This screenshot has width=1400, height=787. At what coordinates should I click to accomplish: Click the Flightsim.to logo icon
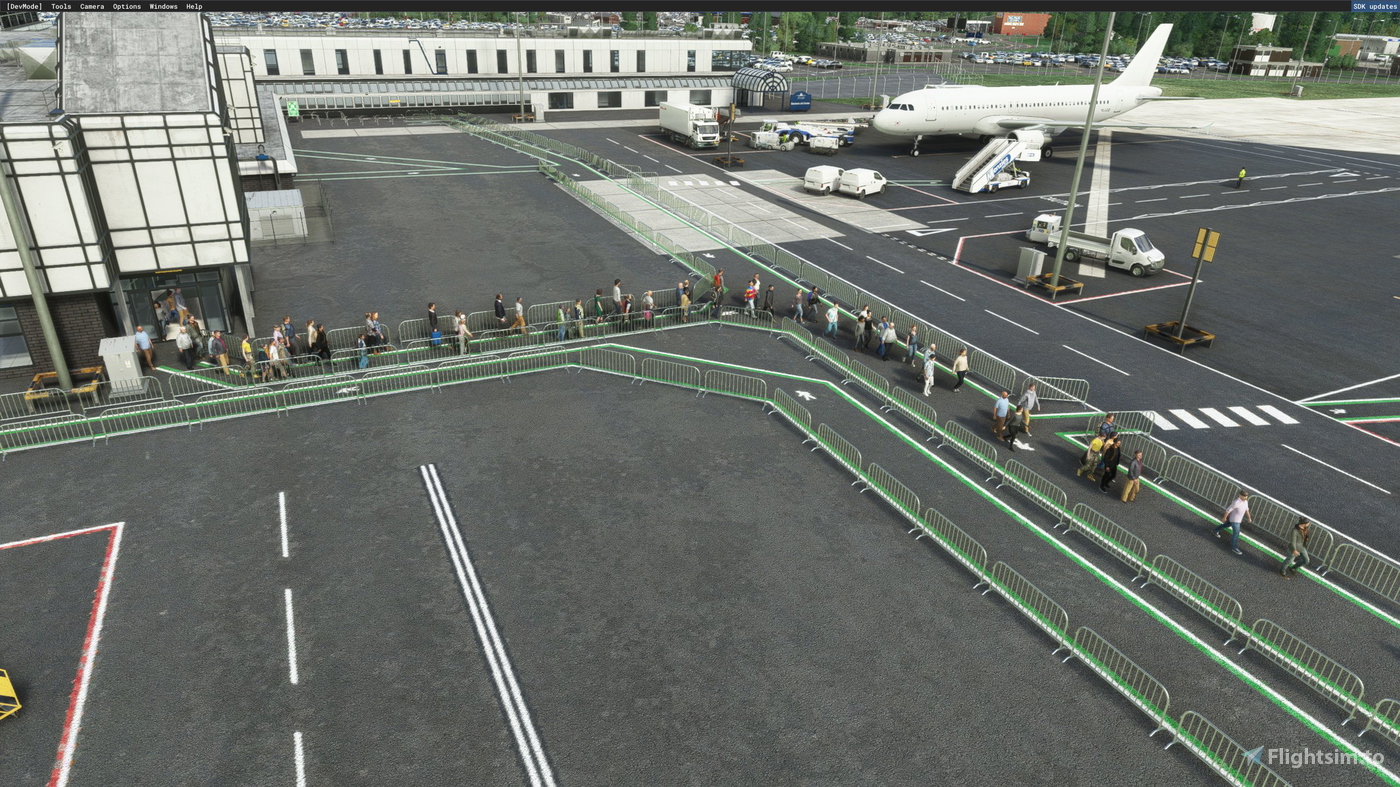(1251, 755)
